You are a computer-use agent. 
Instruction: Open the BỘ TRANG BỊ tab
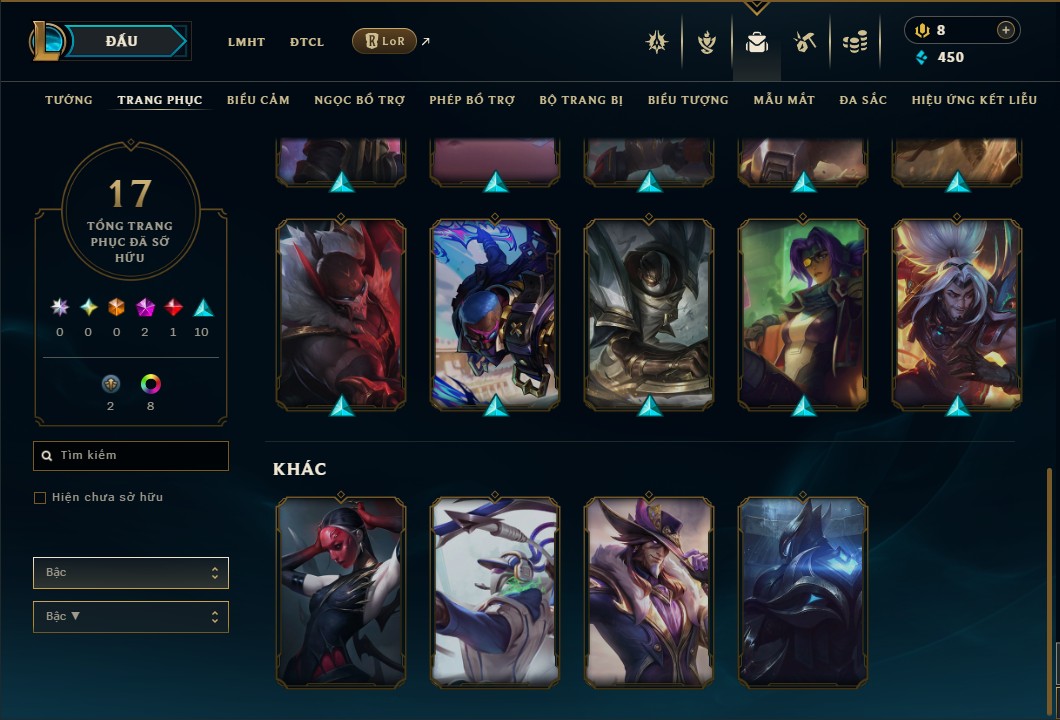click(581, 100)
